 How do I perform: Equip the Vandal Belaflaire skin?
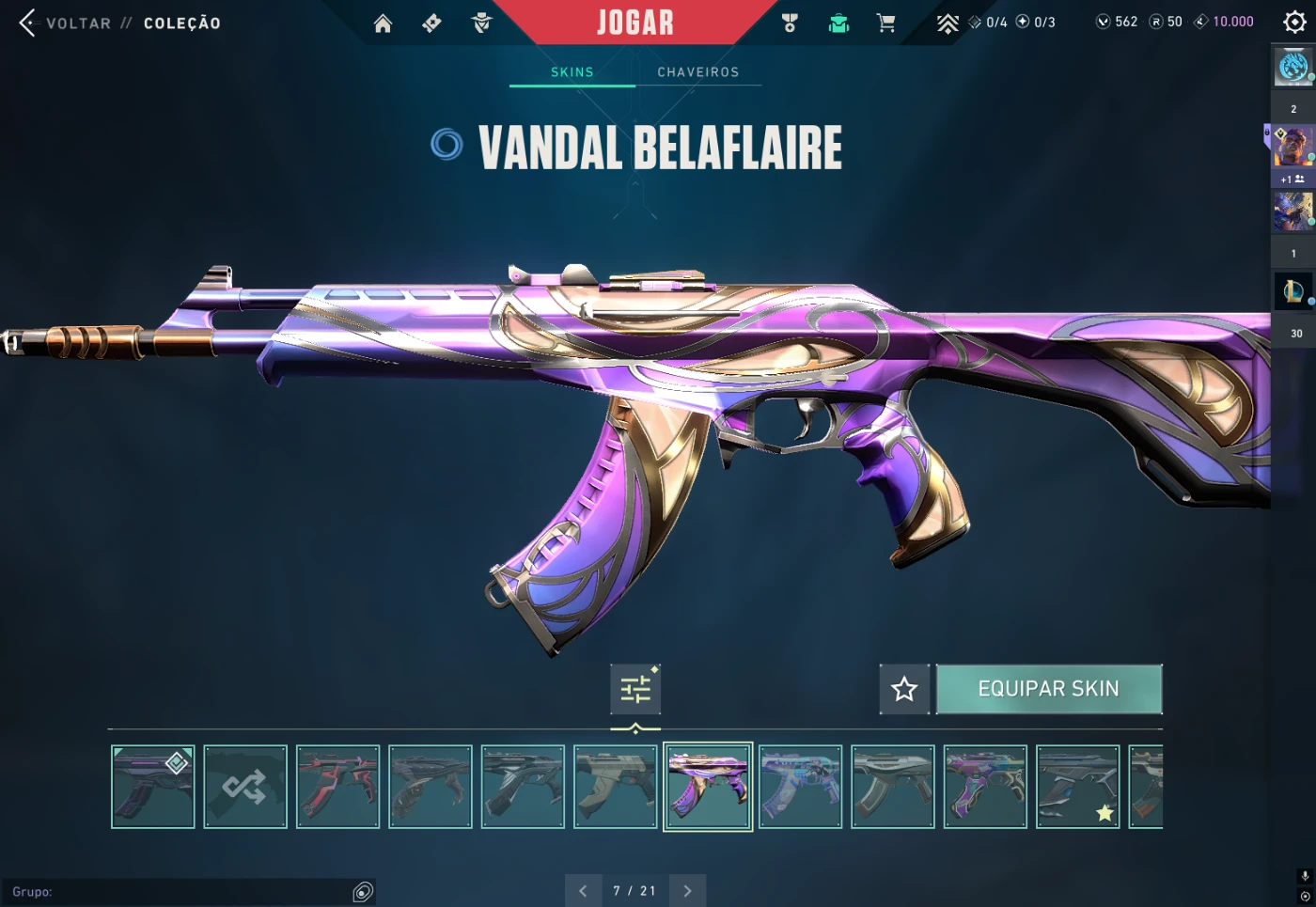[x=1049, y=689]
